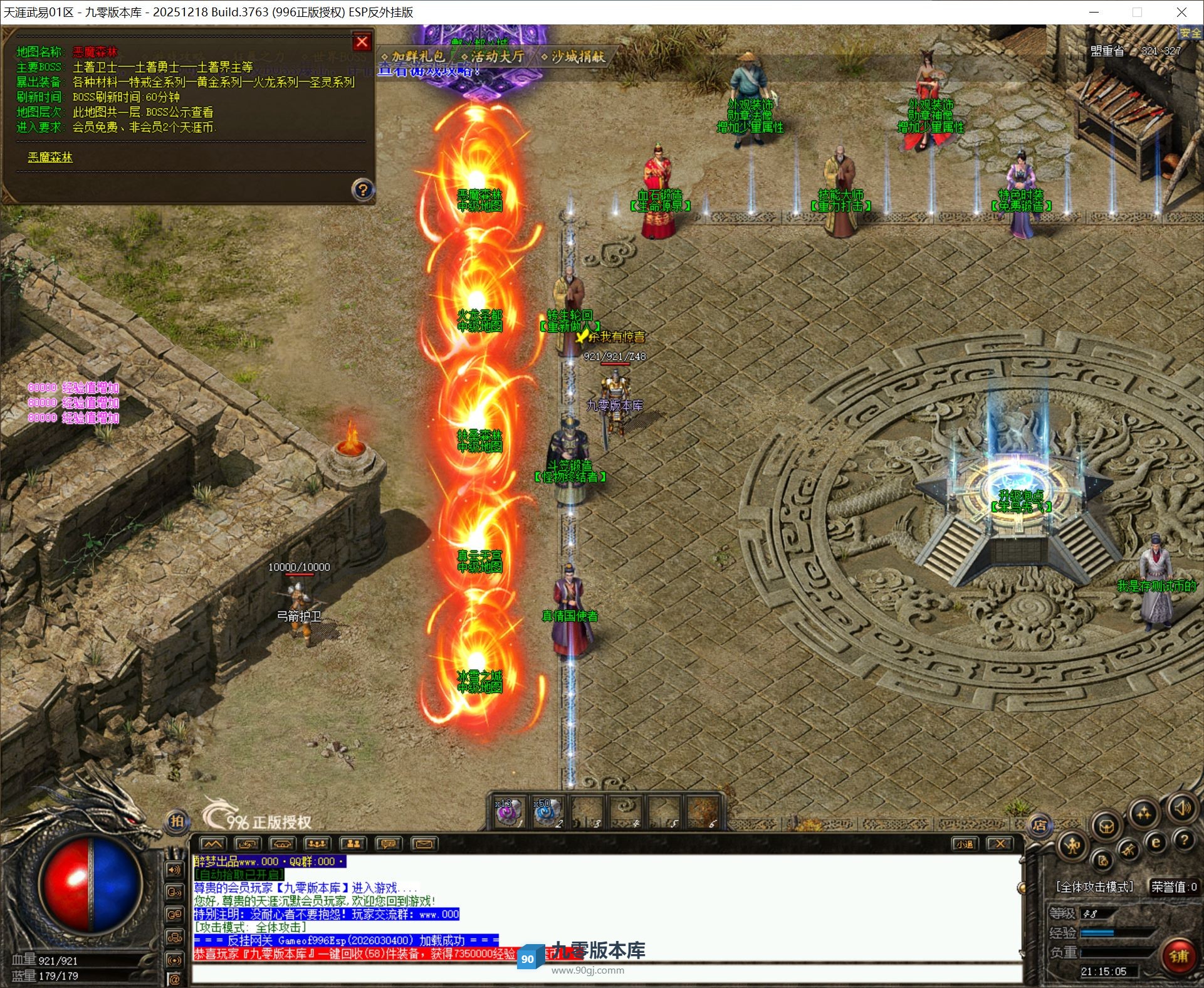Use the purple stone in hotbar slot 1
1204x988 pixels.
(506, 813)
